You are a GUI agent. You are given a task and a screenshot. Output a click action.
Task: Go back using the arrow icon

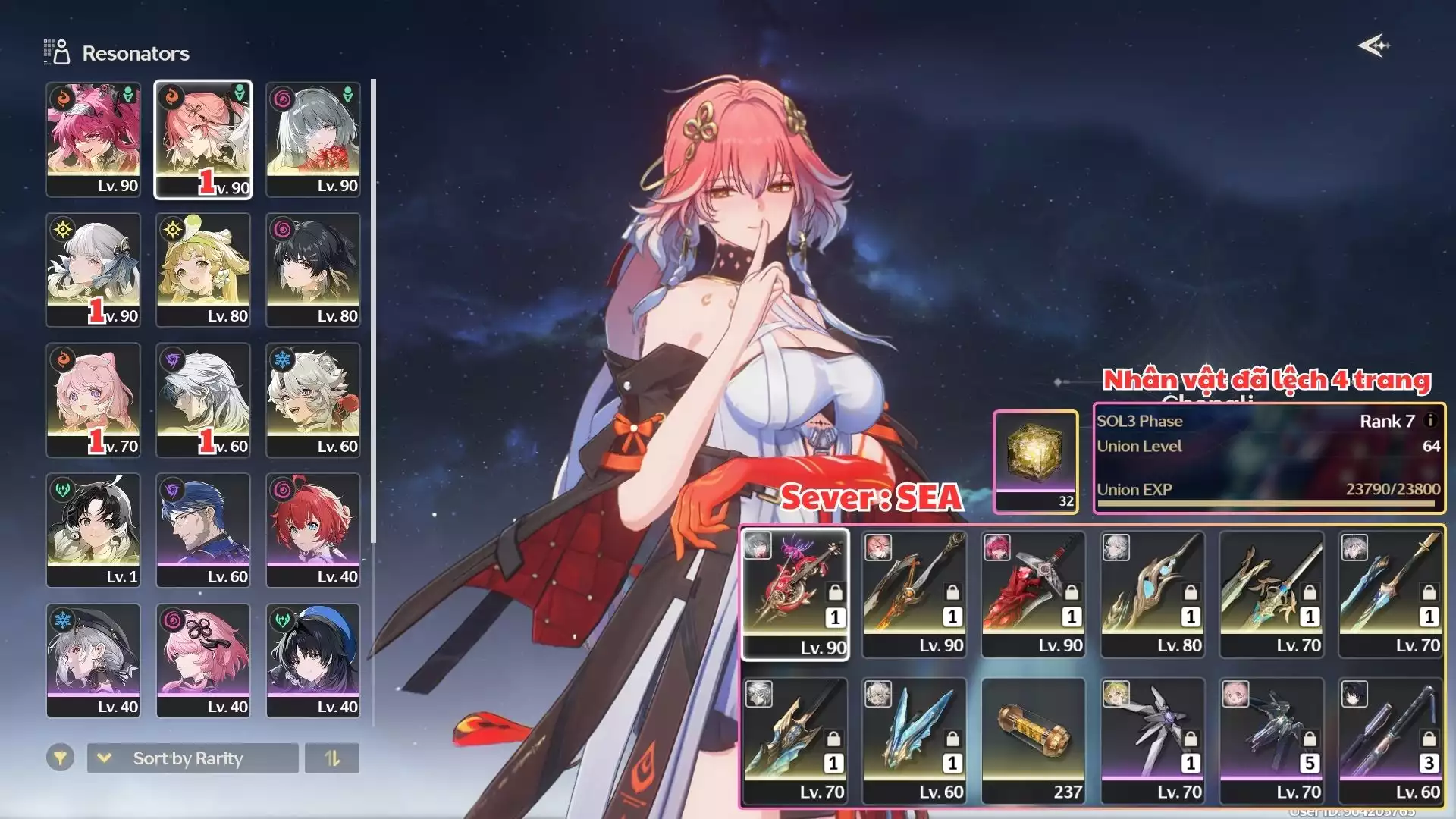tap(1373, 46)
